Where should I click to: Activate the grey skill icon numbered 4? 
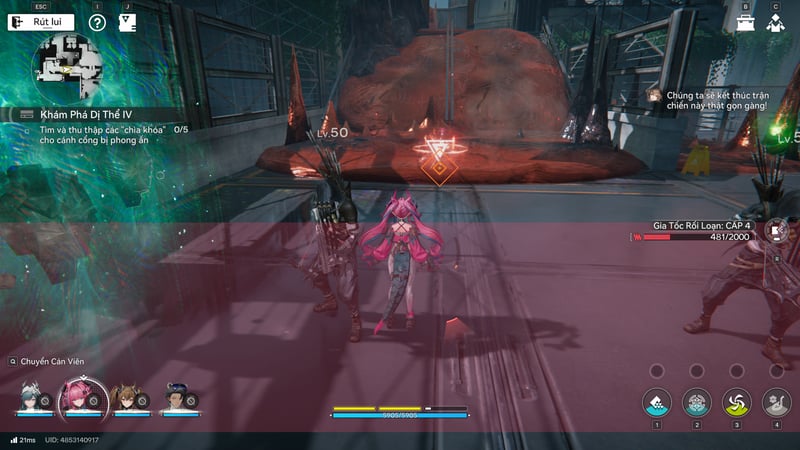click(x=777, y=402)
